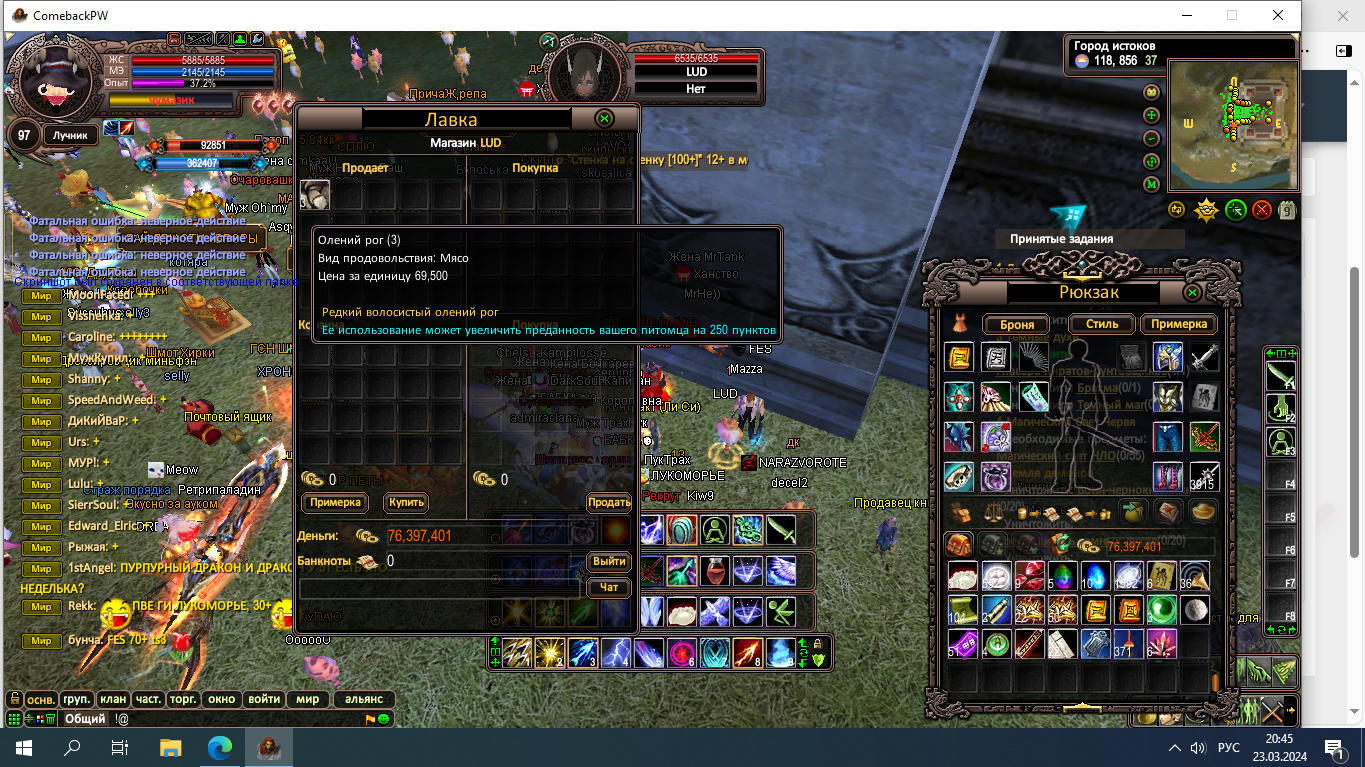Open chat with the seller via Чат
This screenshot has height=767, width=1365.
608,587
